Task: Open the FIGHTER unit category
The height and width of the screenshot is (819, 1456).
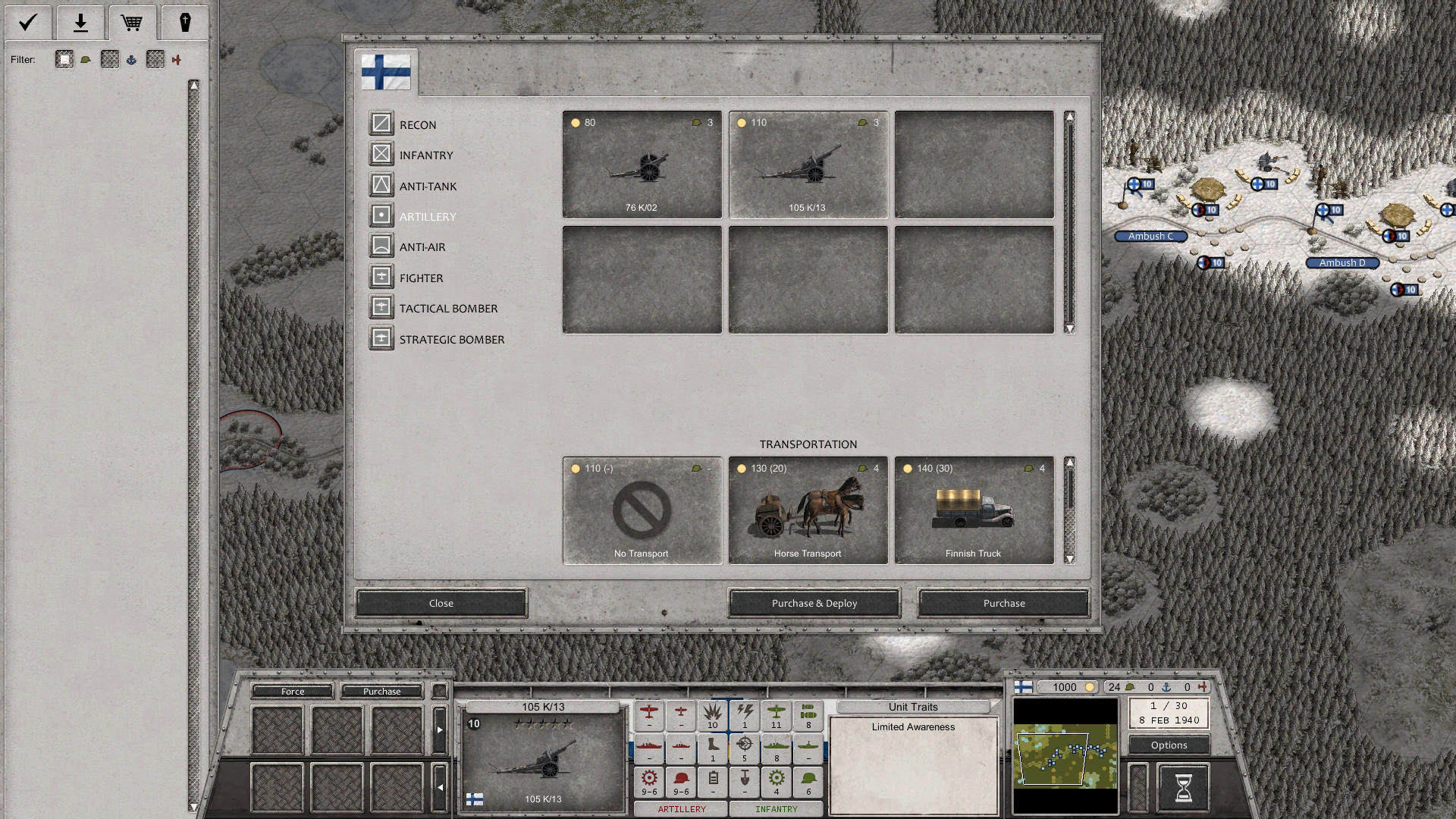Action: (x=422, y=278)
